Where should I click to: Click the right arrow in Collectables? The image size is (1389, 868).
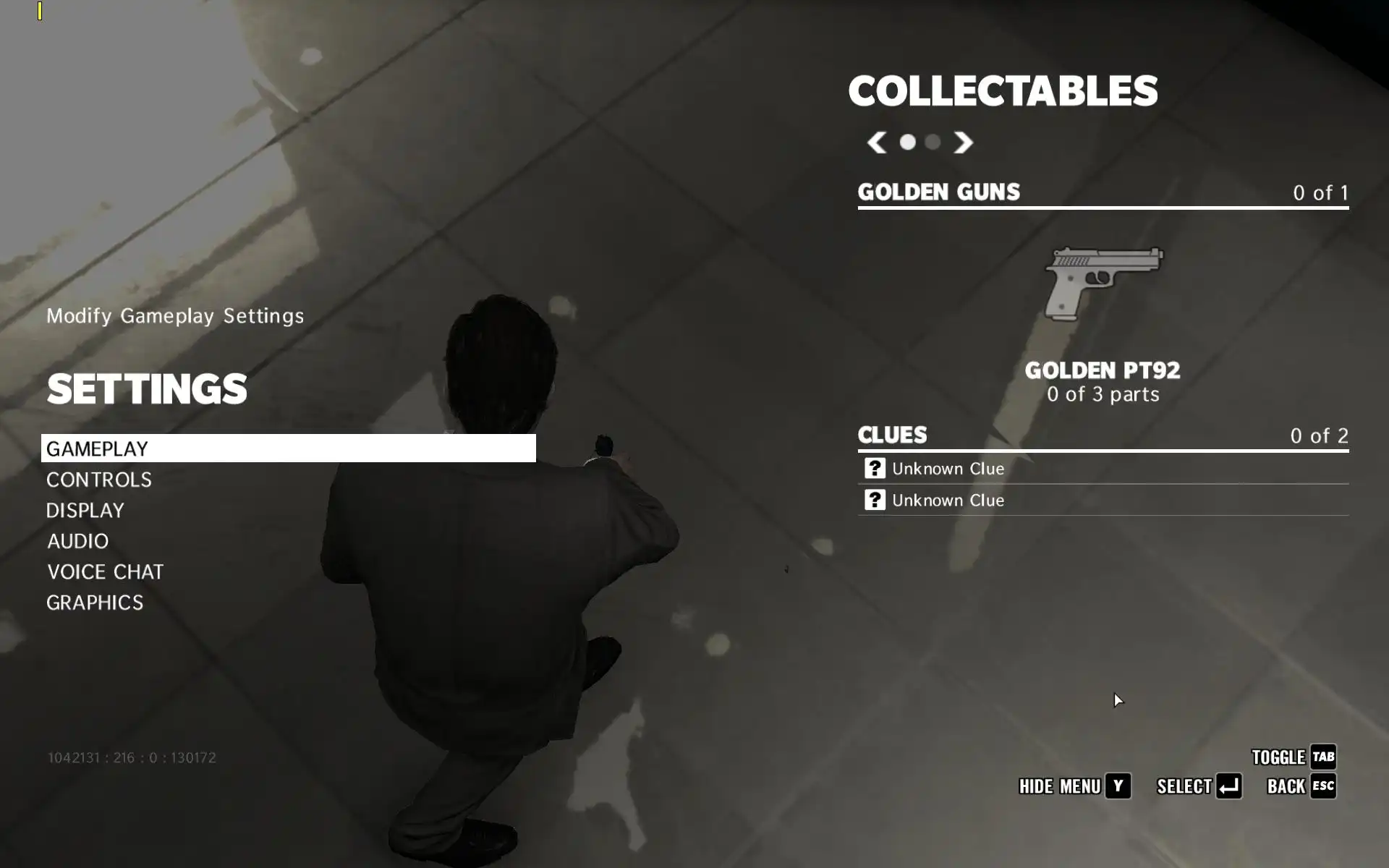tap(963, 142)
